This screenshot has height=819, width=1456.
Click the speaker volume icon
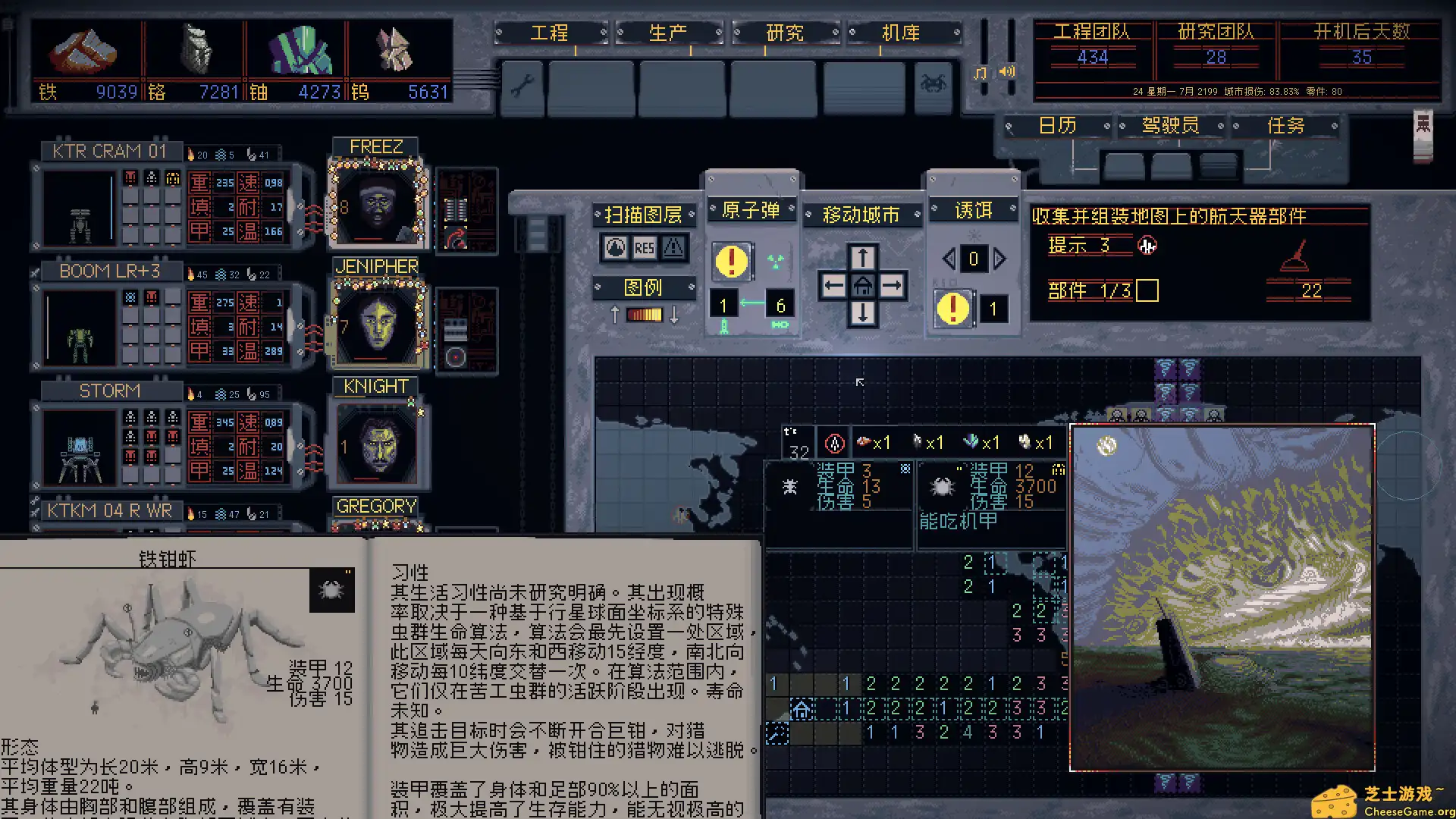(1006, 72)
